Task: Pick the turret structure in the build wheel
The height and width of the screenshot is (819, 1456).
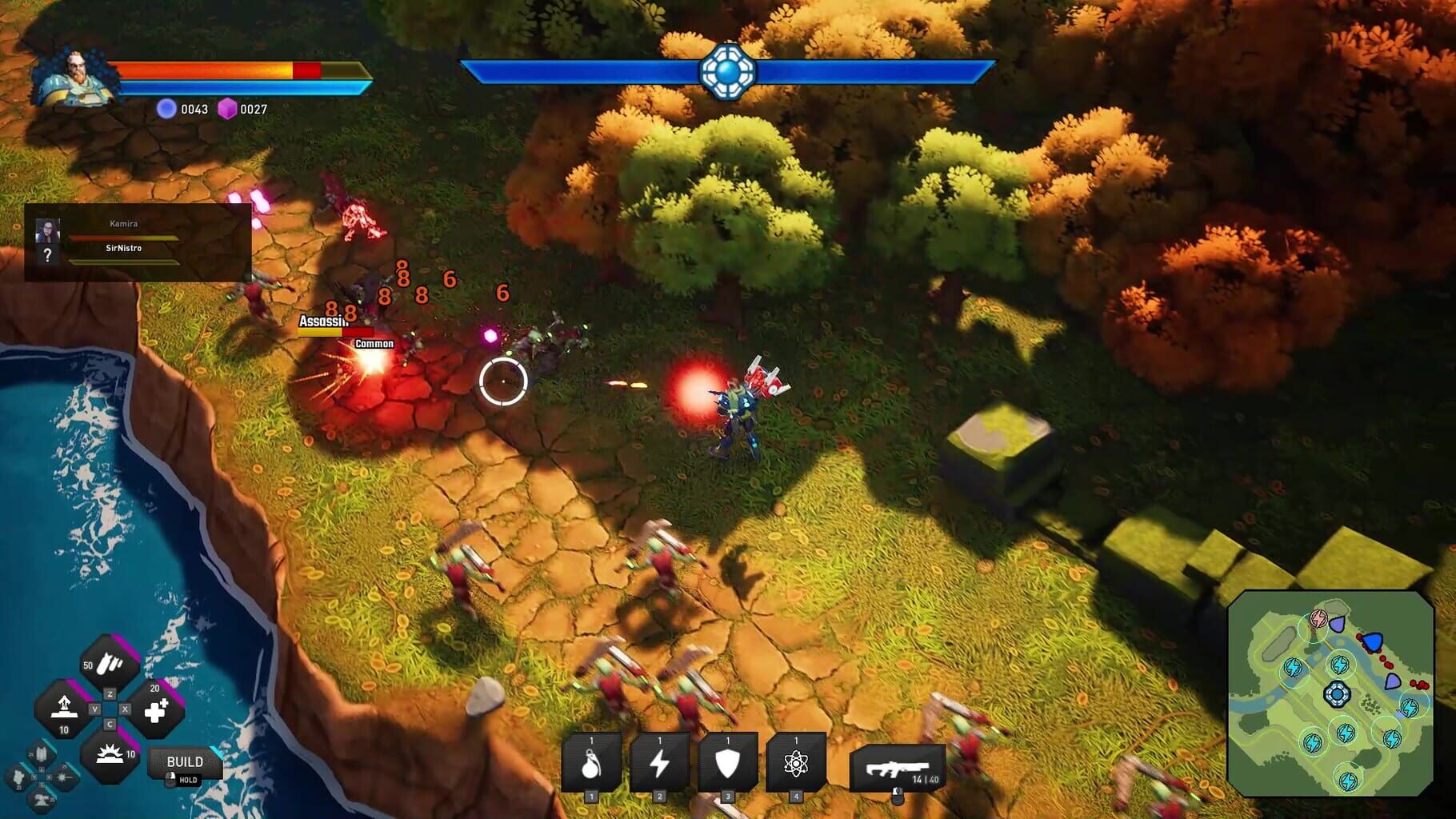Action: pyautogui.click(x=41, y=799)
